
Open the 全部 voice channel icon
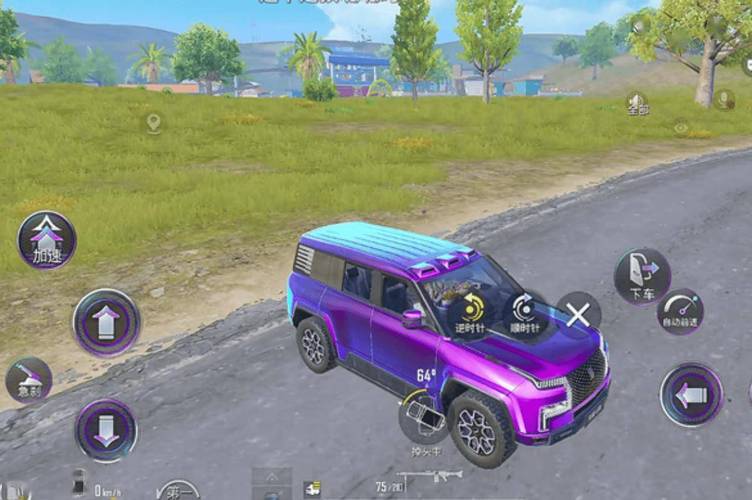[637, 103]
